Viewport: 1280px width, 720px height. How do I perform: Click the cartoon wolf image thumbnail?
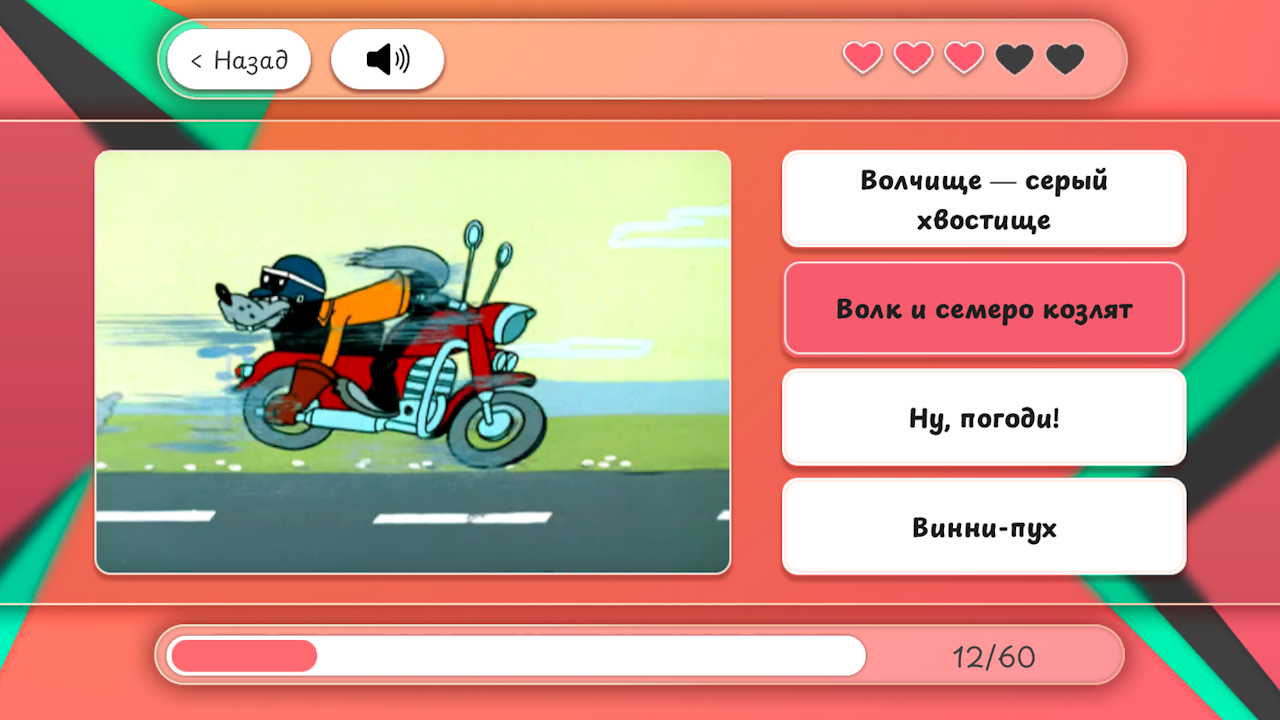pos(412,361)
